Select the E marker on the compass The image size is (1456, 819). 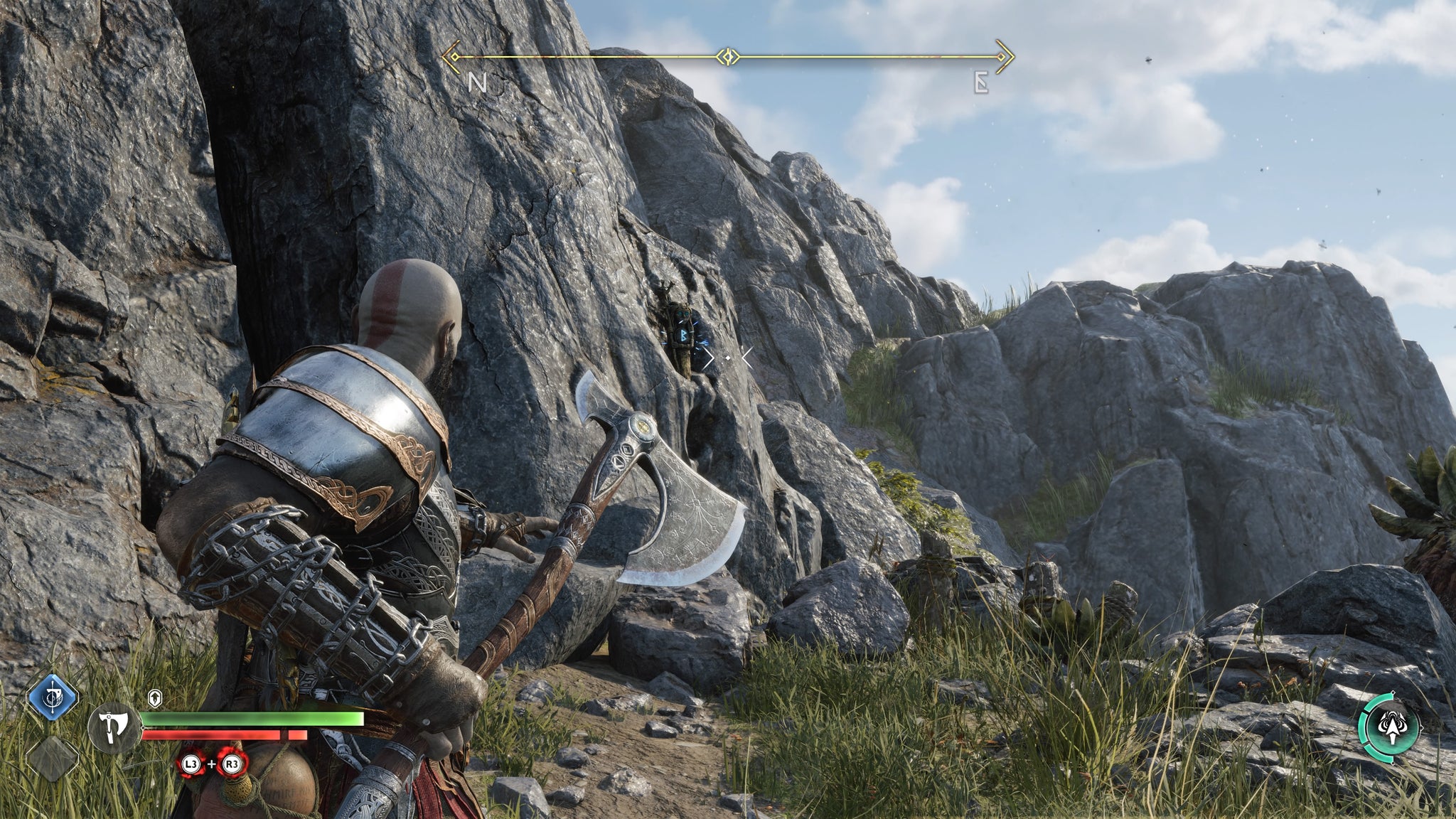tap(981, 84)
